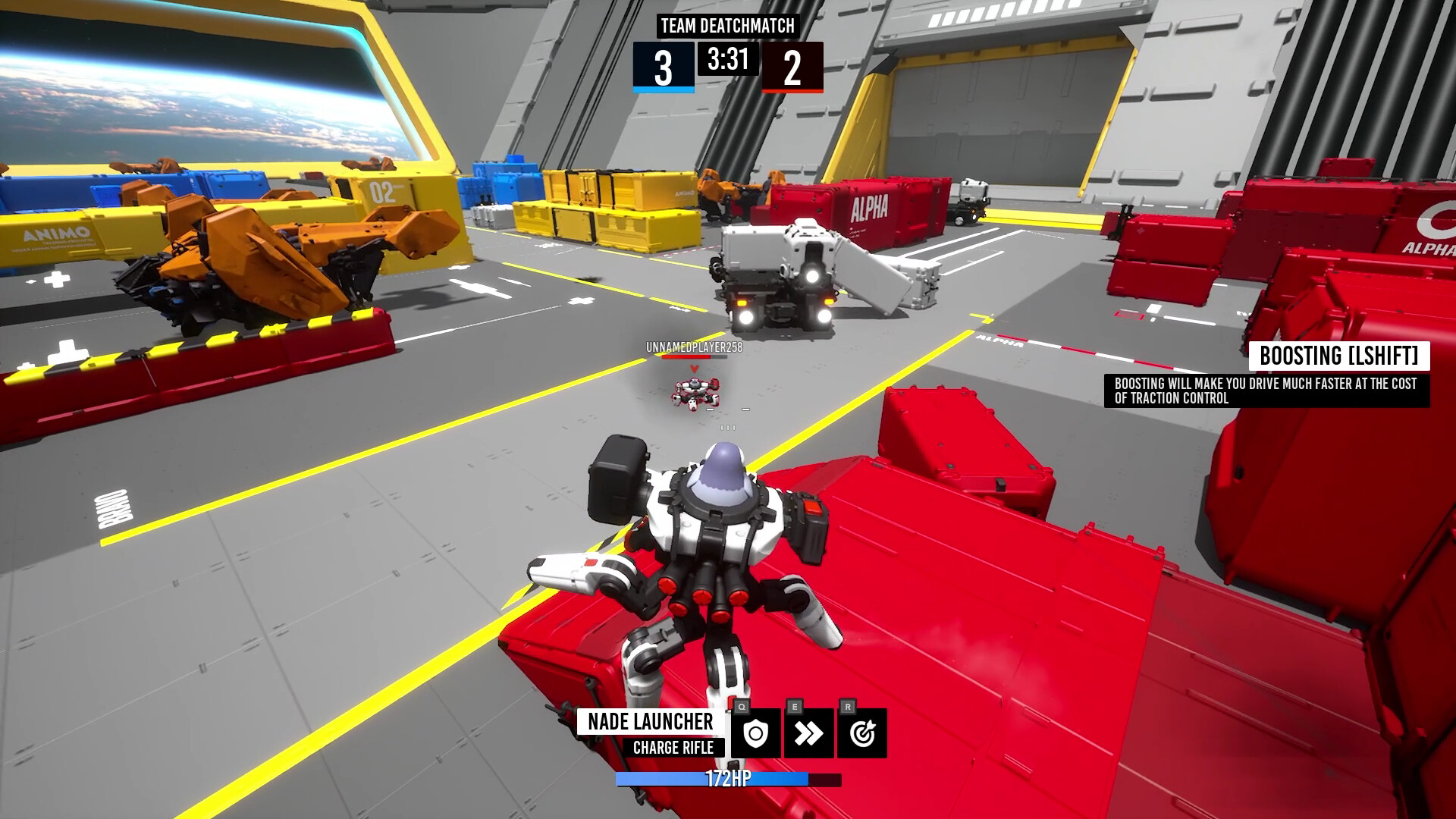Click the blue team score box showing 3
The height and width of the screenshot is (819, 1456).
pyautogui.click(x=665, y=70)
